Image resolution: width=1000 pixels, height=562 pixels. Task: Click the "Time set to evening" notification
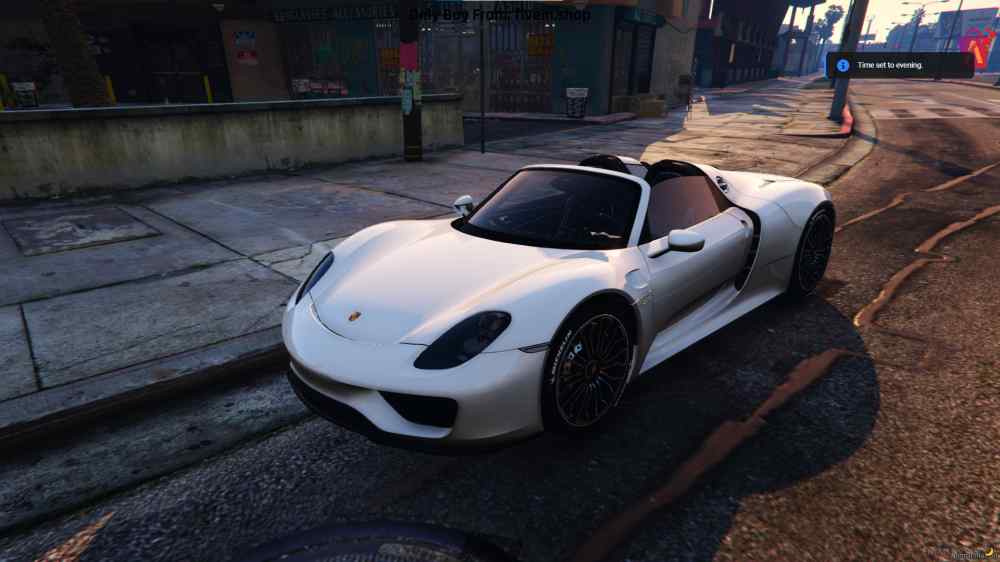[x=899, y=65]
